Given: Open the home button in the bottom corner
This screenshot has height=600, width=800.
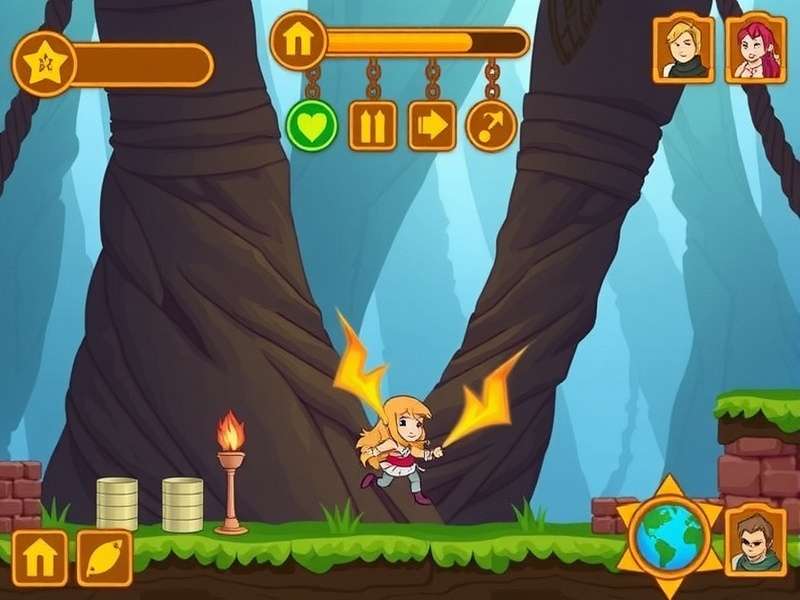Looking at the screenshot, I should [x=41, y=558].
